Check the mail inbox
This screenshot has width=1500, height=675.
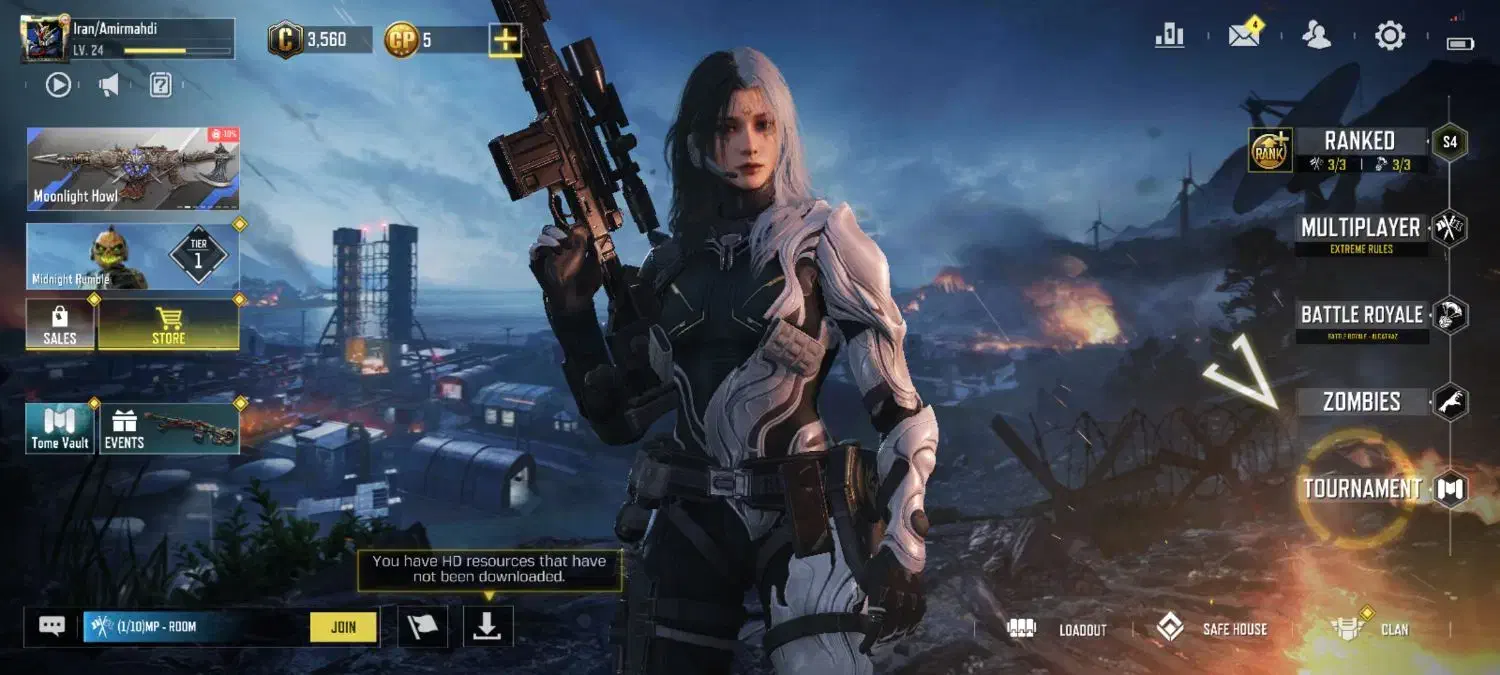pyautogui.click(x=1244, y=36)
